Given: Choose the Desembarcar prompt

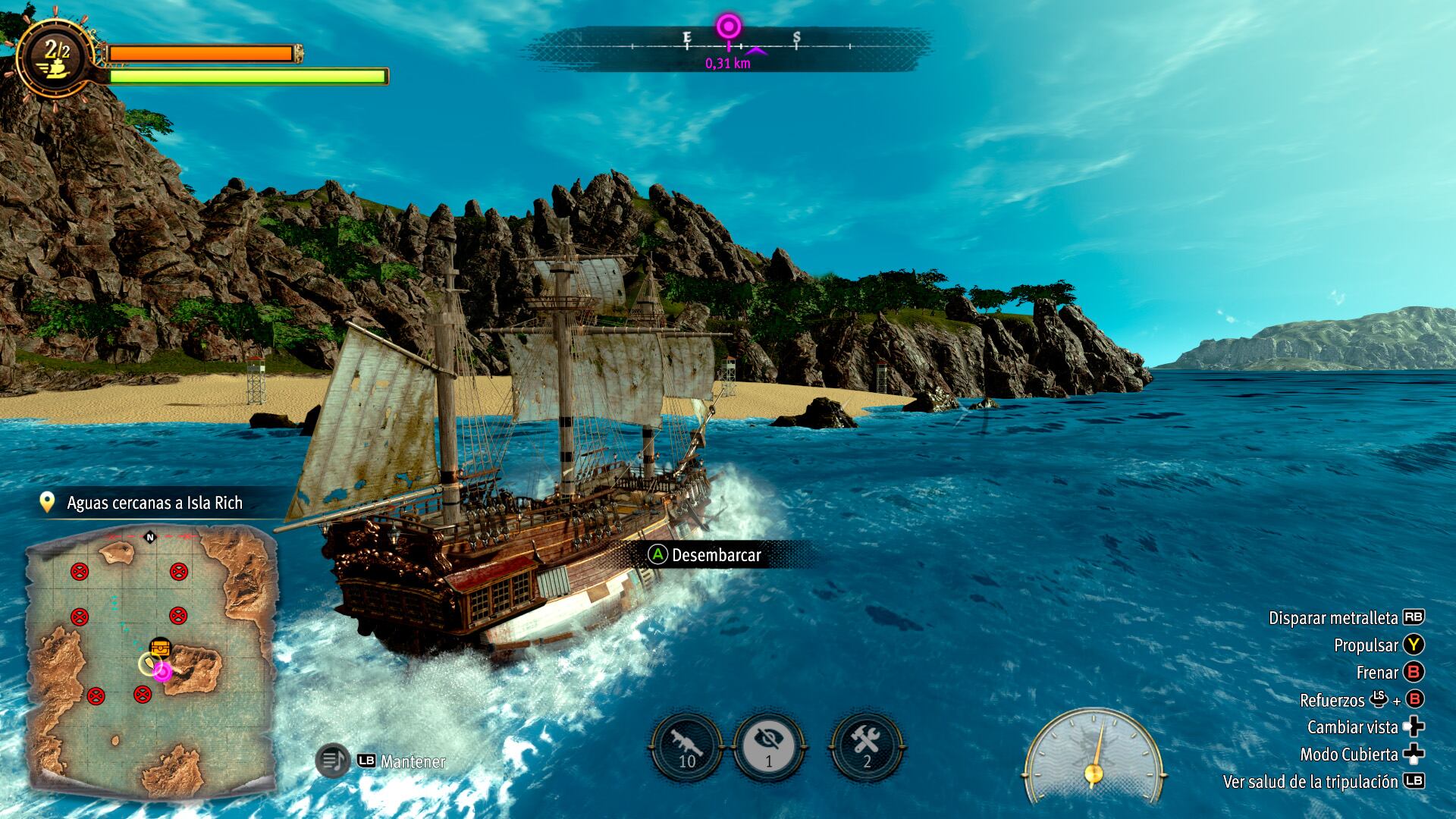Looking at the screenshot, I should click(x=705, y=555).
